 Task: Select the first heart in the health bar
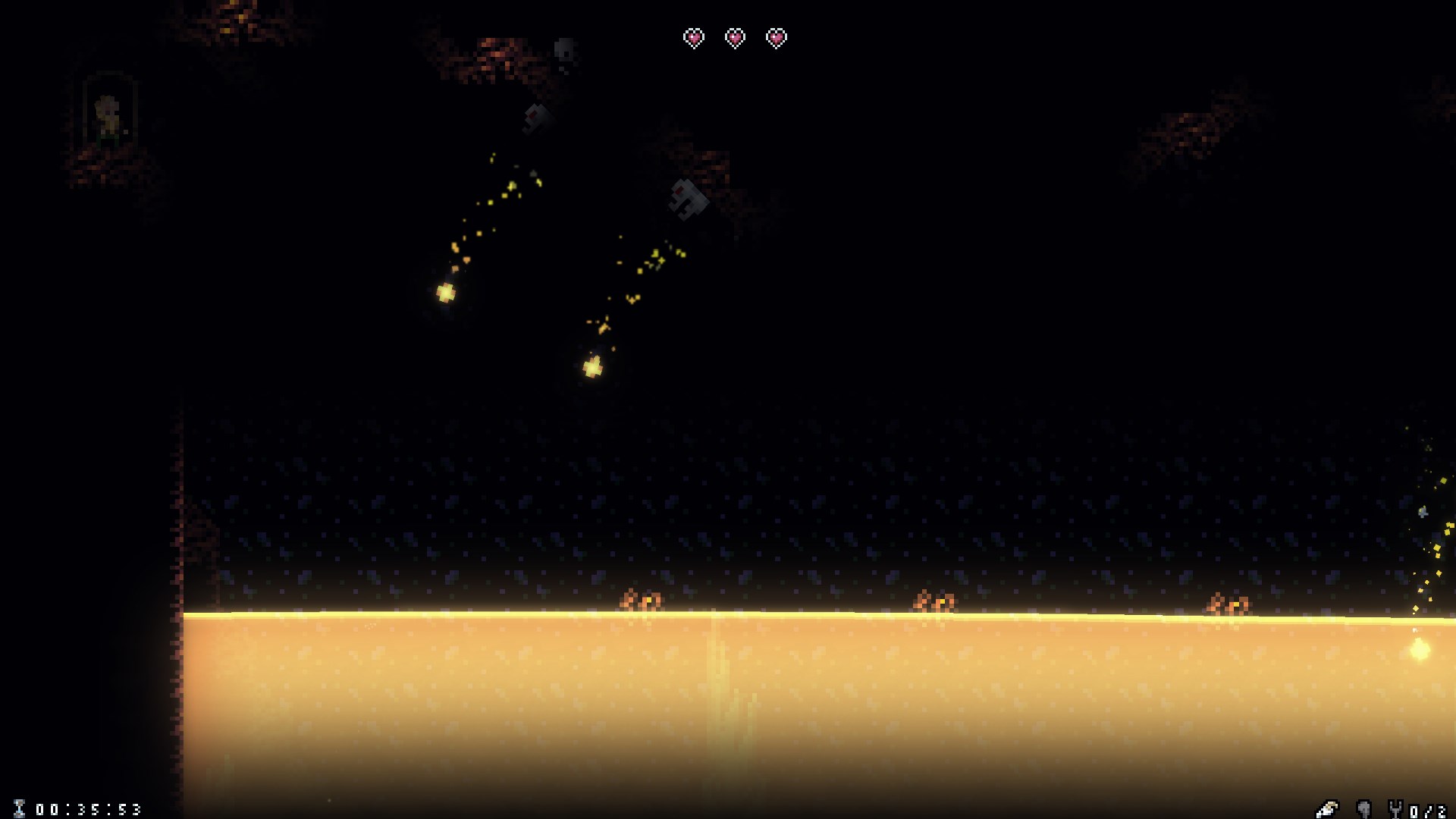click(x=693, y=36)
